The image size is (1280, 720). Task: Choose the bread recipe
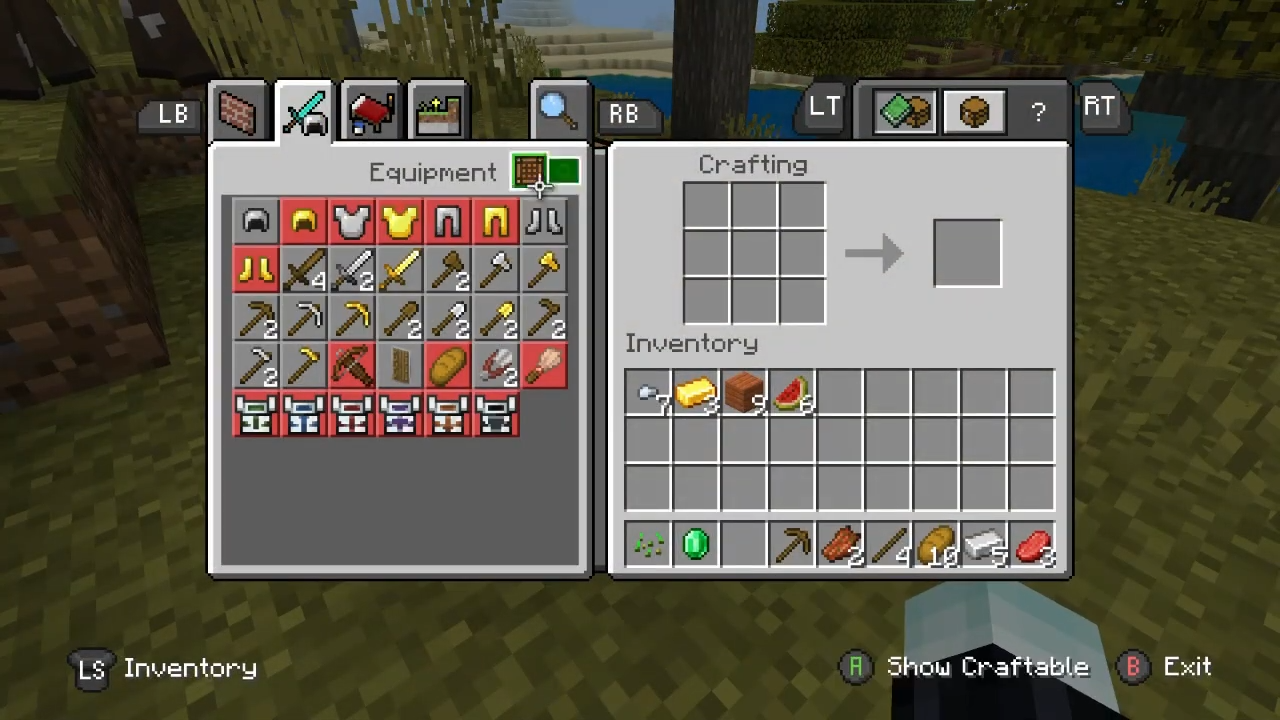(447, 366)
